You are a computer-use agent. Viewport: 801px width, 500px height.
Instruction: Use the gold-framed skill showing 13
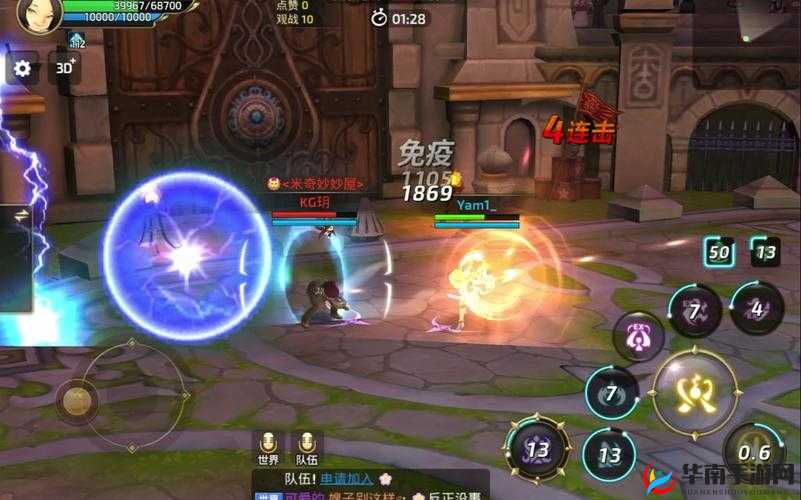(x=538, y=450)
